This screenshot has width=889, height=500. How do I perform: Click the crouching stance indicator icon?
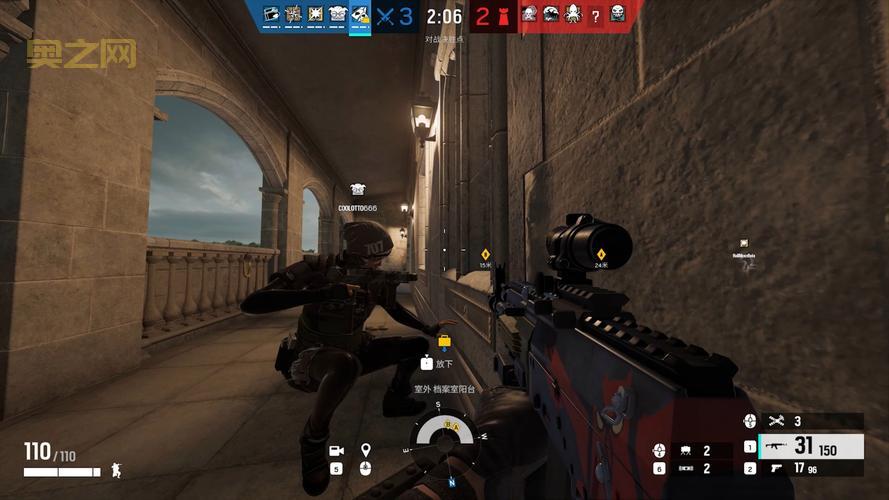[x=115, y=469]
